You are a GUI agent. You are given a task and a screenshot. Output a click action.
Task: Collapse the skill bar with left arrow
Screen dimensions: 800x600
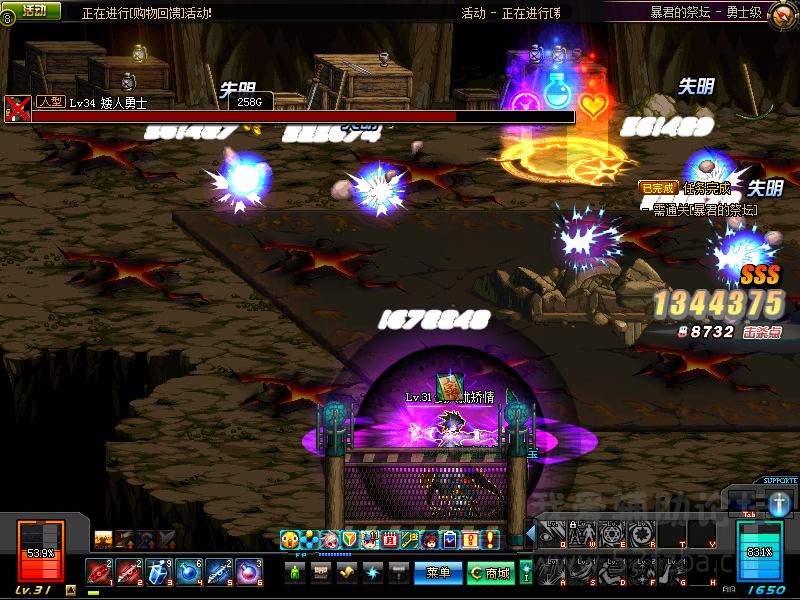530,535
